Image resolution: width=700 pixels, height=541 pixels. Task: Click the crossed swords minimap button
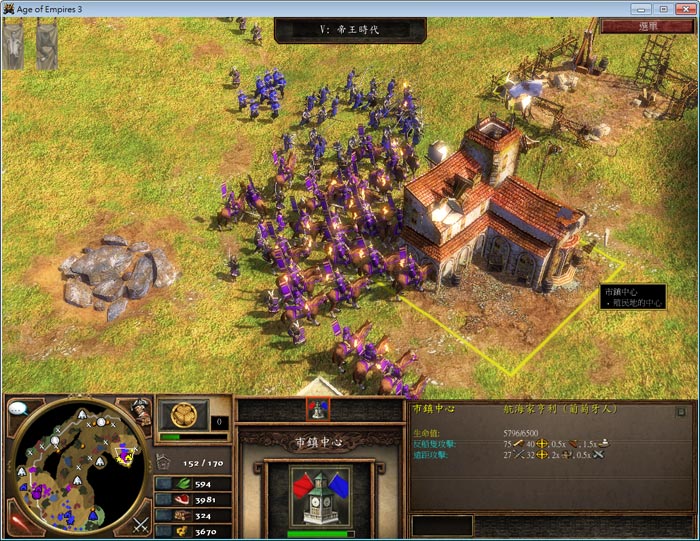point(139,523)
